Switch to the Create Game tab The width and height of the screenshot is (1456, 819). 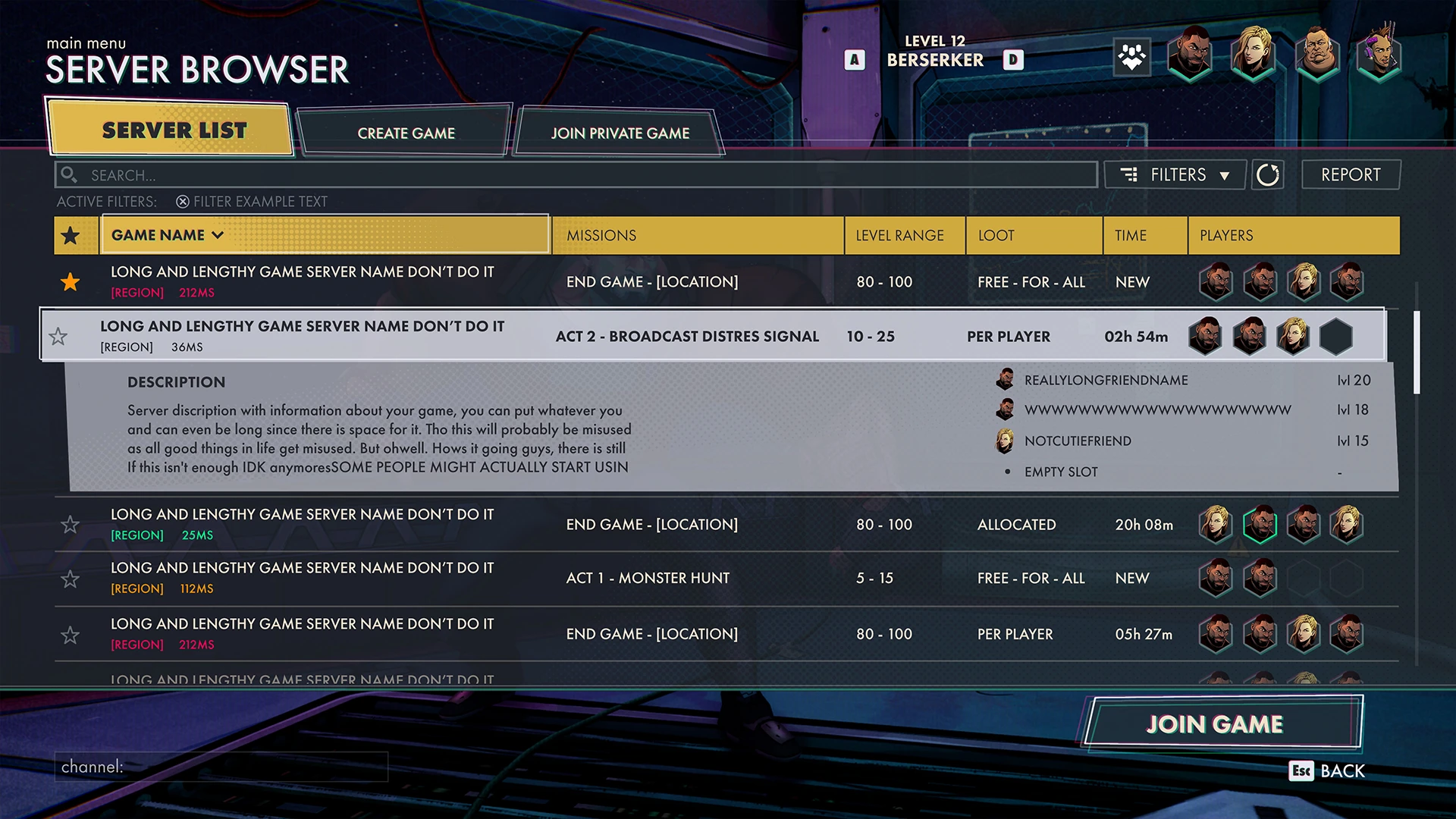tap(406, 133)
